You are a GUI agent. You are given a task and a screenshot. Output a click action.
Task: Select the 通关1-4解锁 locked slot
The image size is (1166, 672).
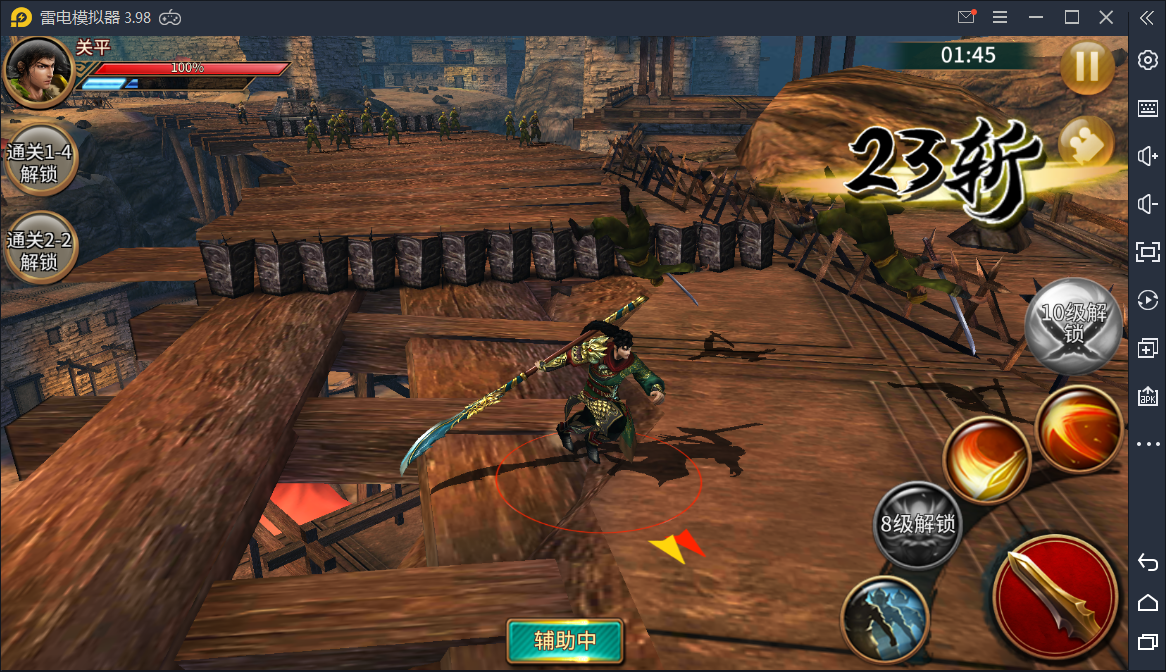(x=40, y=163)
